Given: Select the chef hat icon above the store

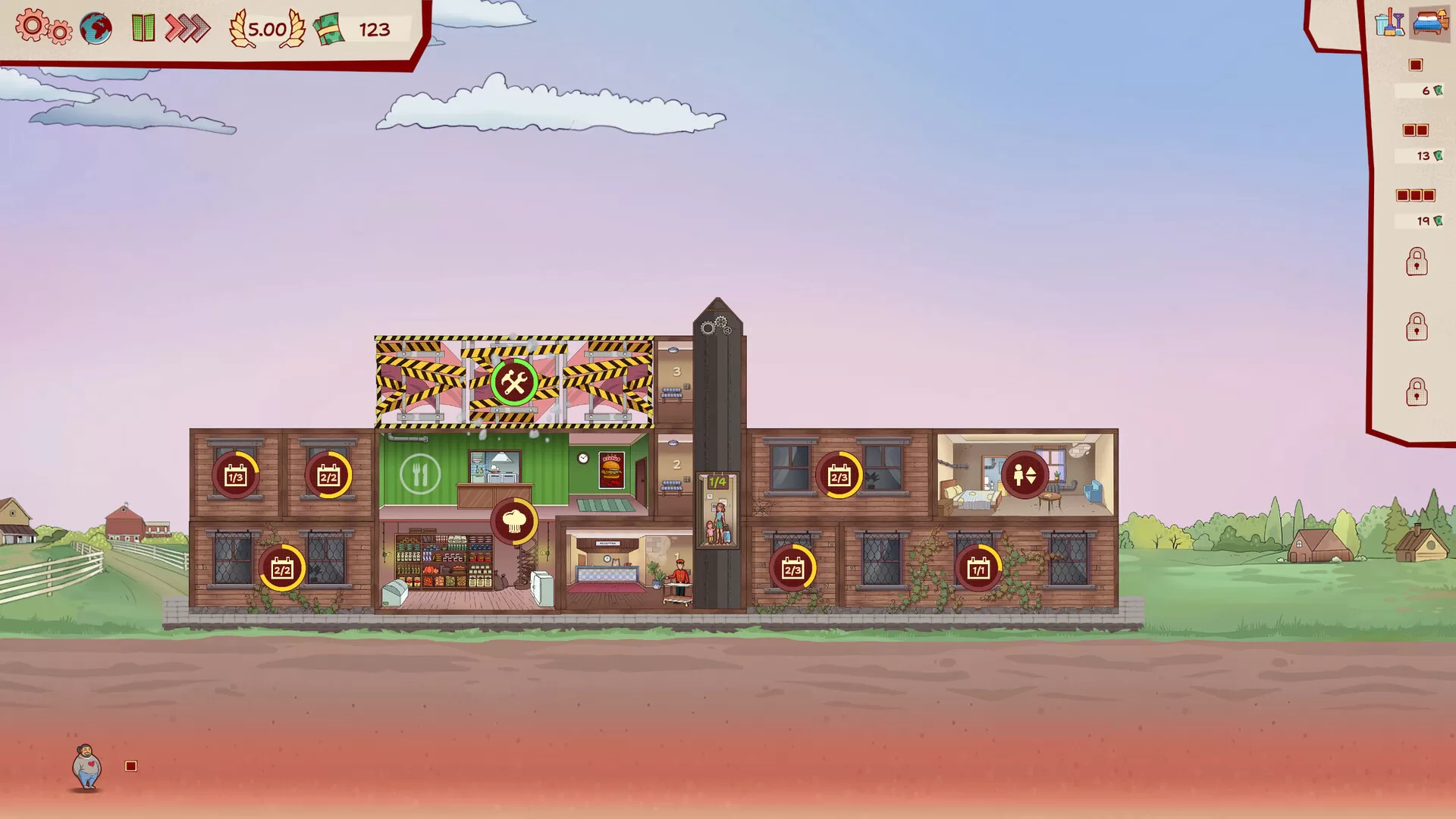Looking at the screenshot, I should point(515,521).
